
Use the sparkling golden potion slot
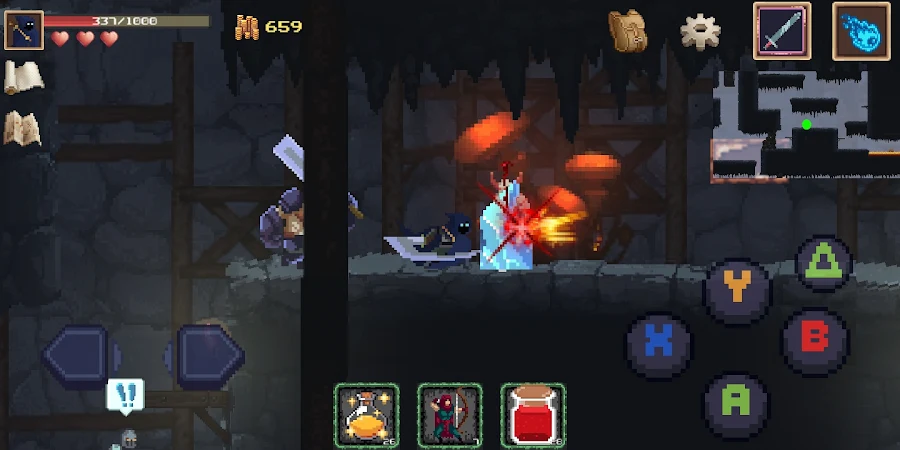(366, 414)
